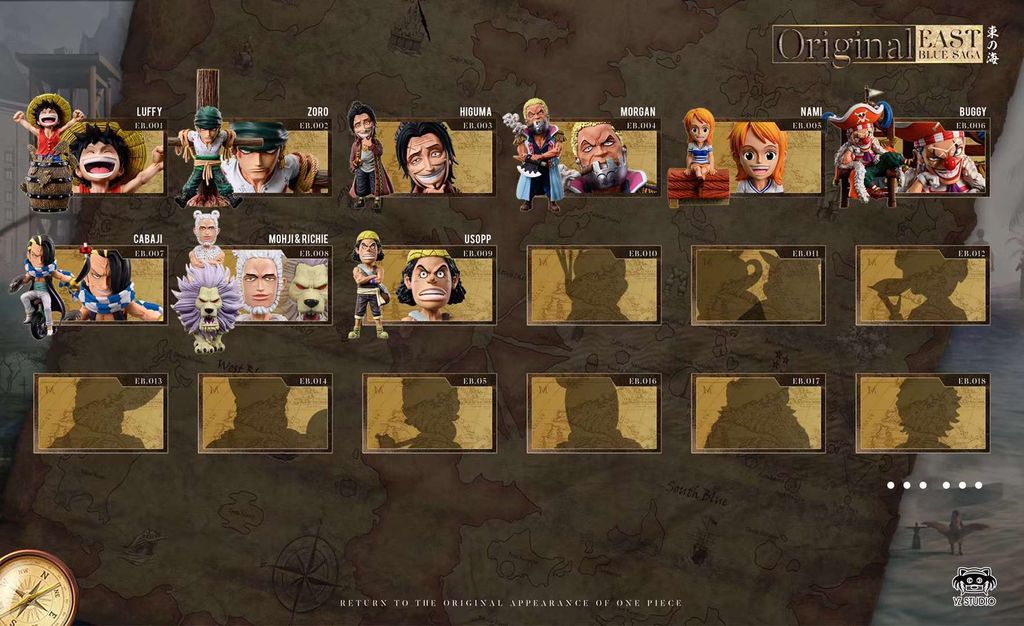Viewport: 1024px width, 626px height.
Task: Choose the locked EB.013 silhouette card
Action: (x=101, y=413)
